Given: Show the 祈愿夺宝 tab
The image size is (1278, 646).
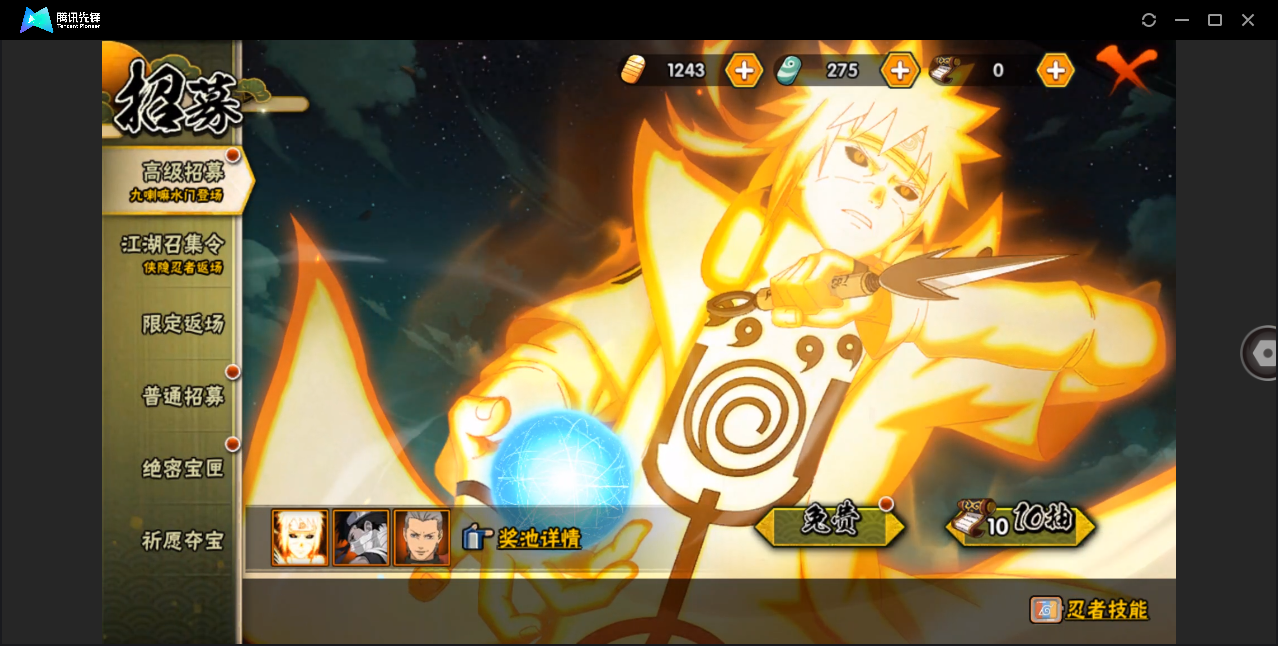Looking at the screenshot, I should point(182,540).
